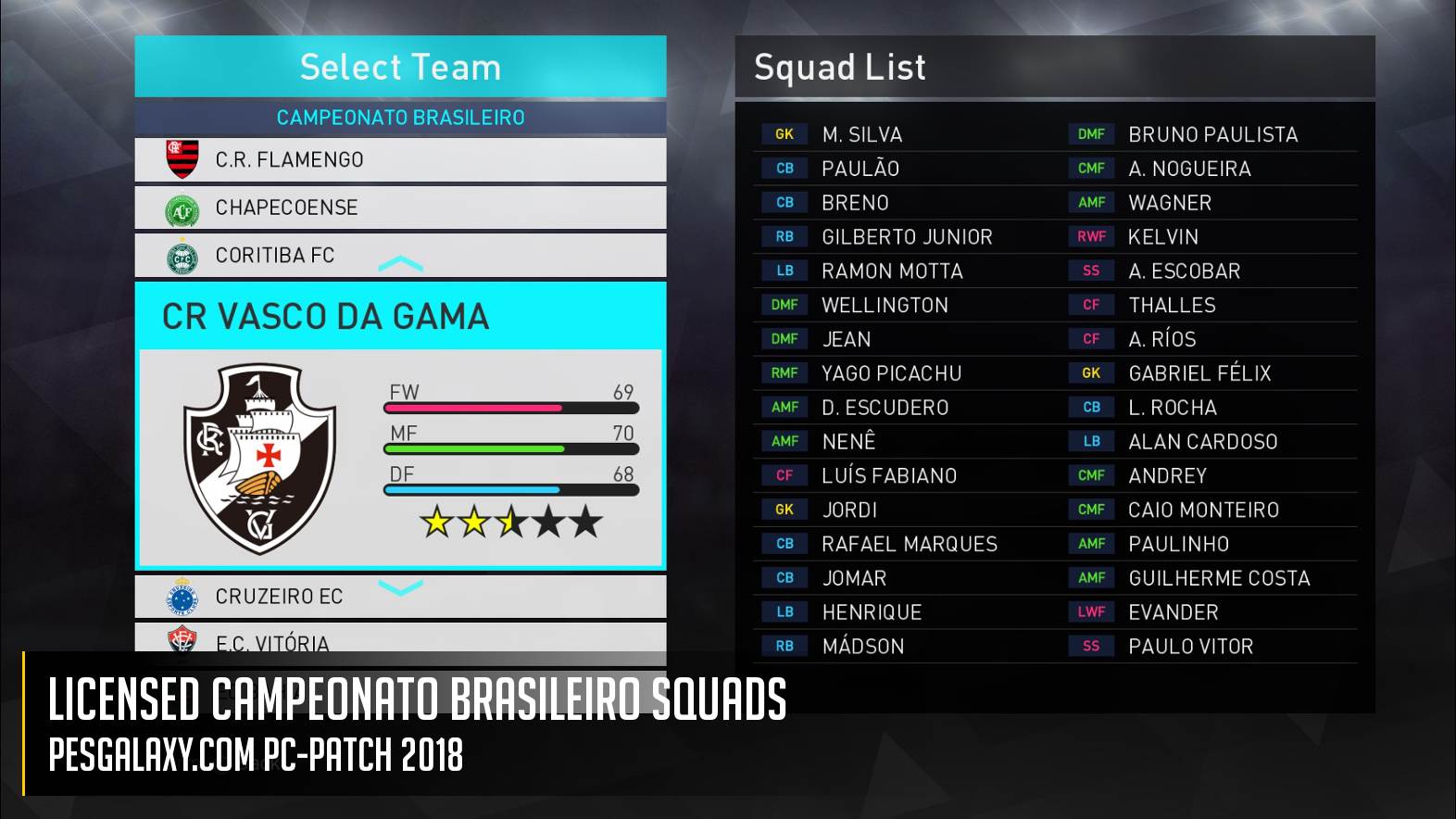Select Cruzeiro EC as the team
1456x819 pixels.
coord(400,597)
